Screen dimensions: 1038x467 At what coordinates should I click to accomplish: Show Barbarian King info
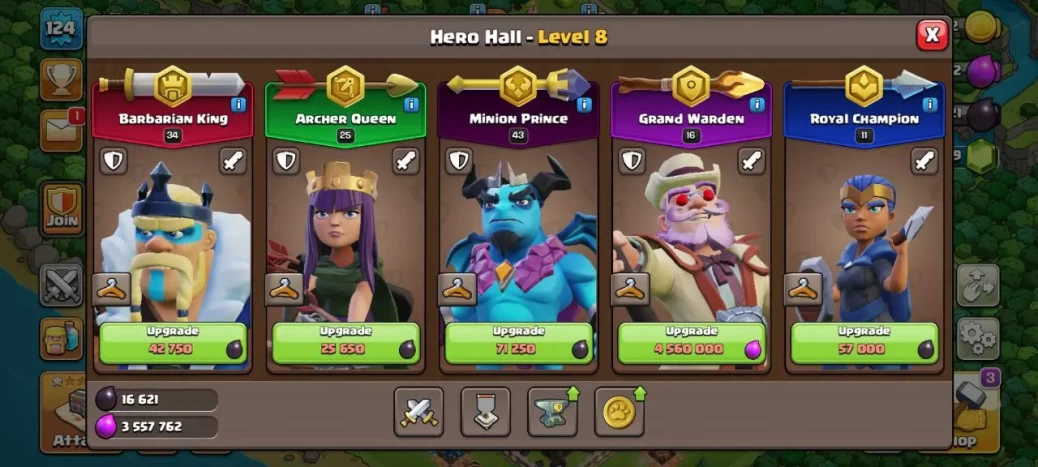point(239,104)
